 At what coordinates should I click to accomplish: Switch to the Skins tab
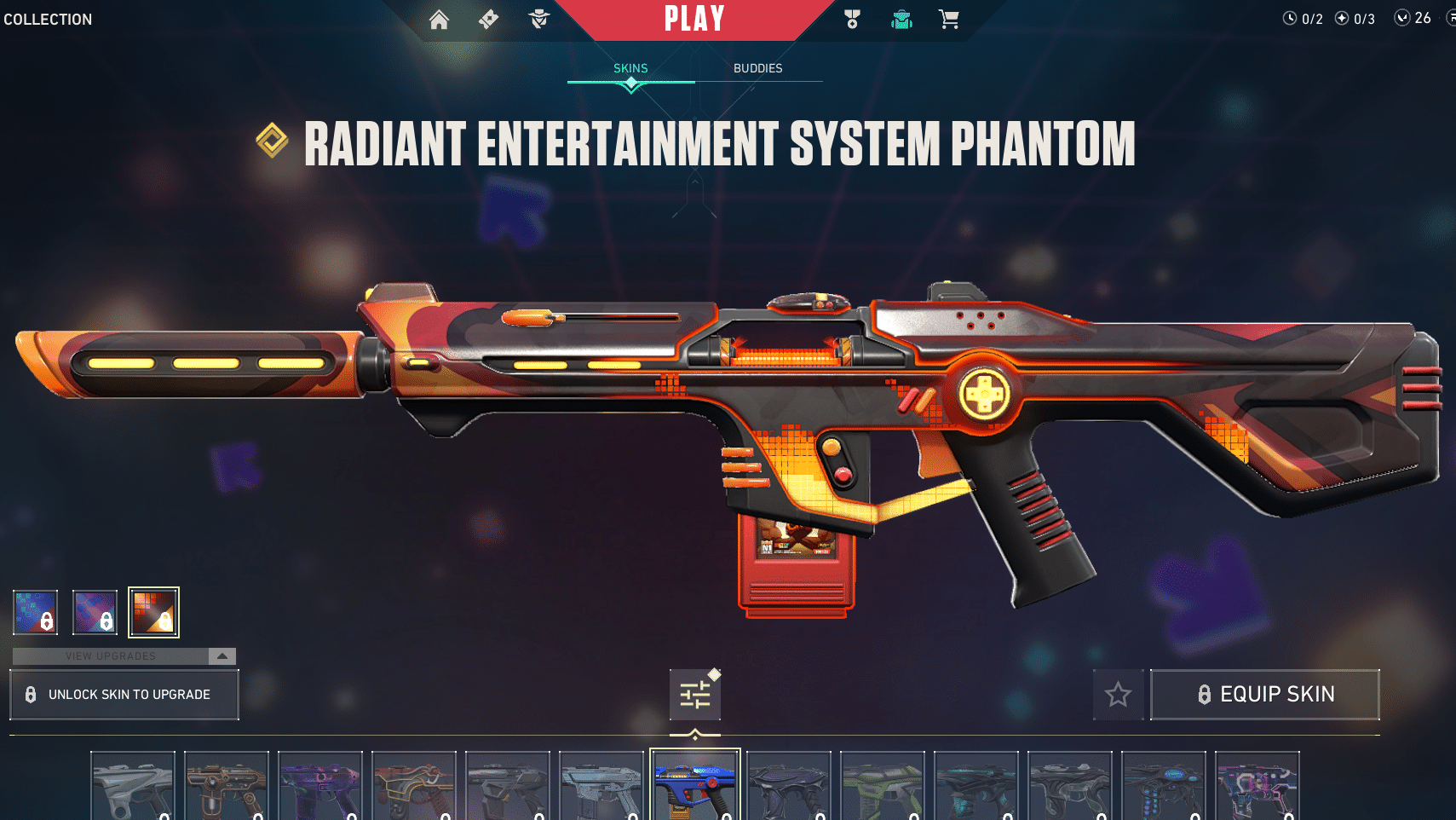(630, 68)
